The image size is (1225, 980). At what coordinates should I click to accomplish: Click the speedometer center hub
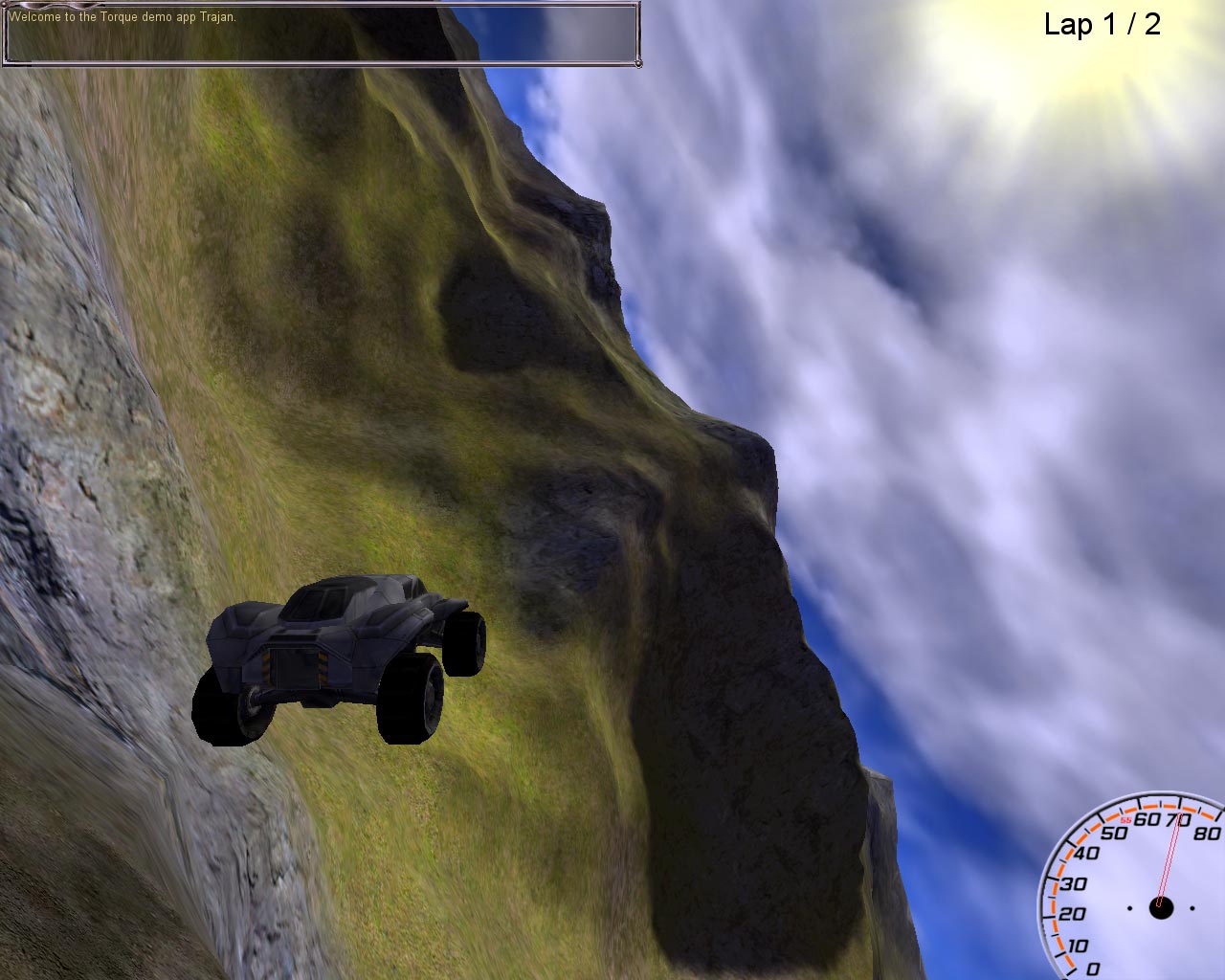coord(1163,904)
